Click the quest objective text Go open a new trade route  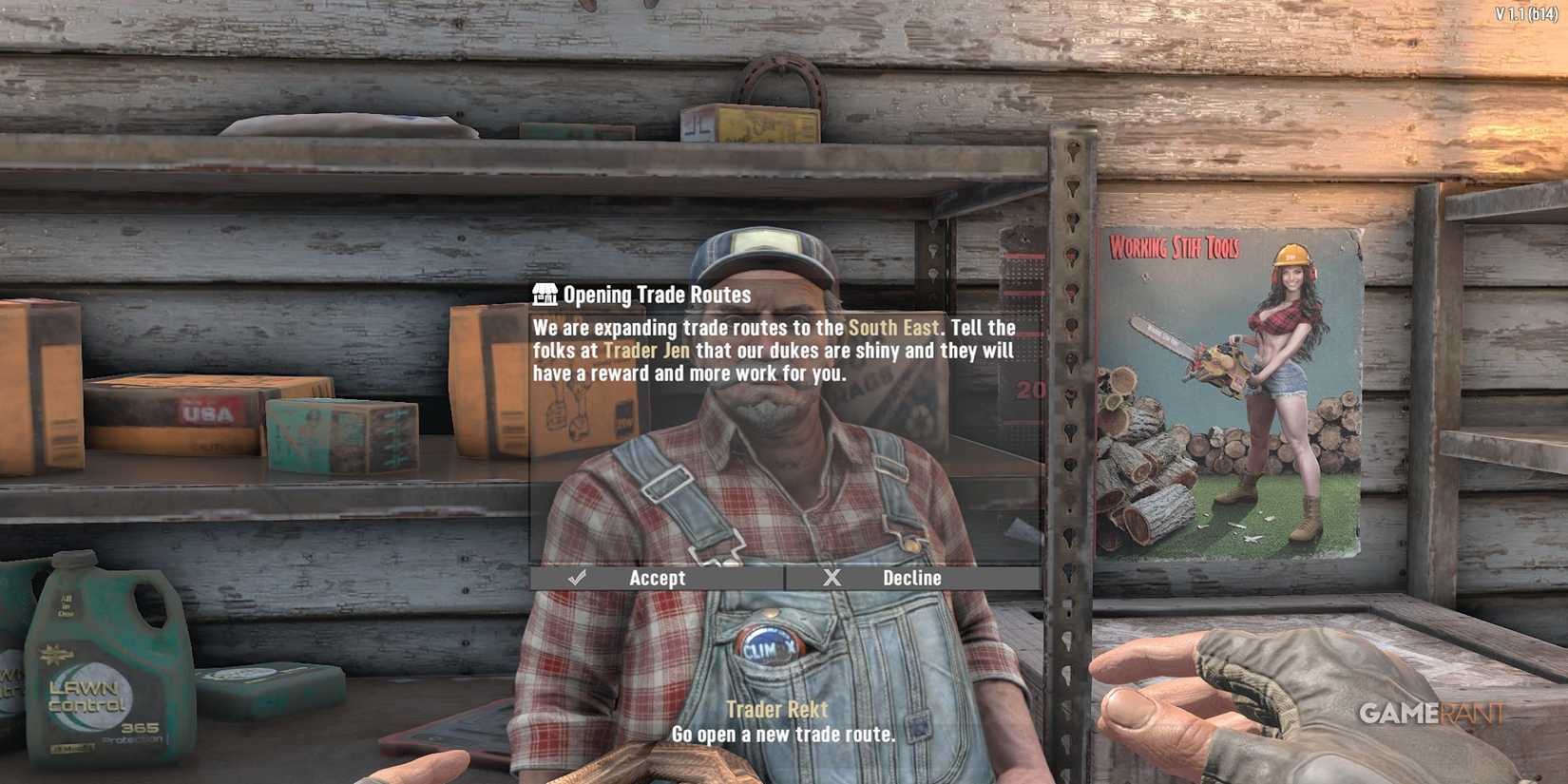click(x=782, y=734)
